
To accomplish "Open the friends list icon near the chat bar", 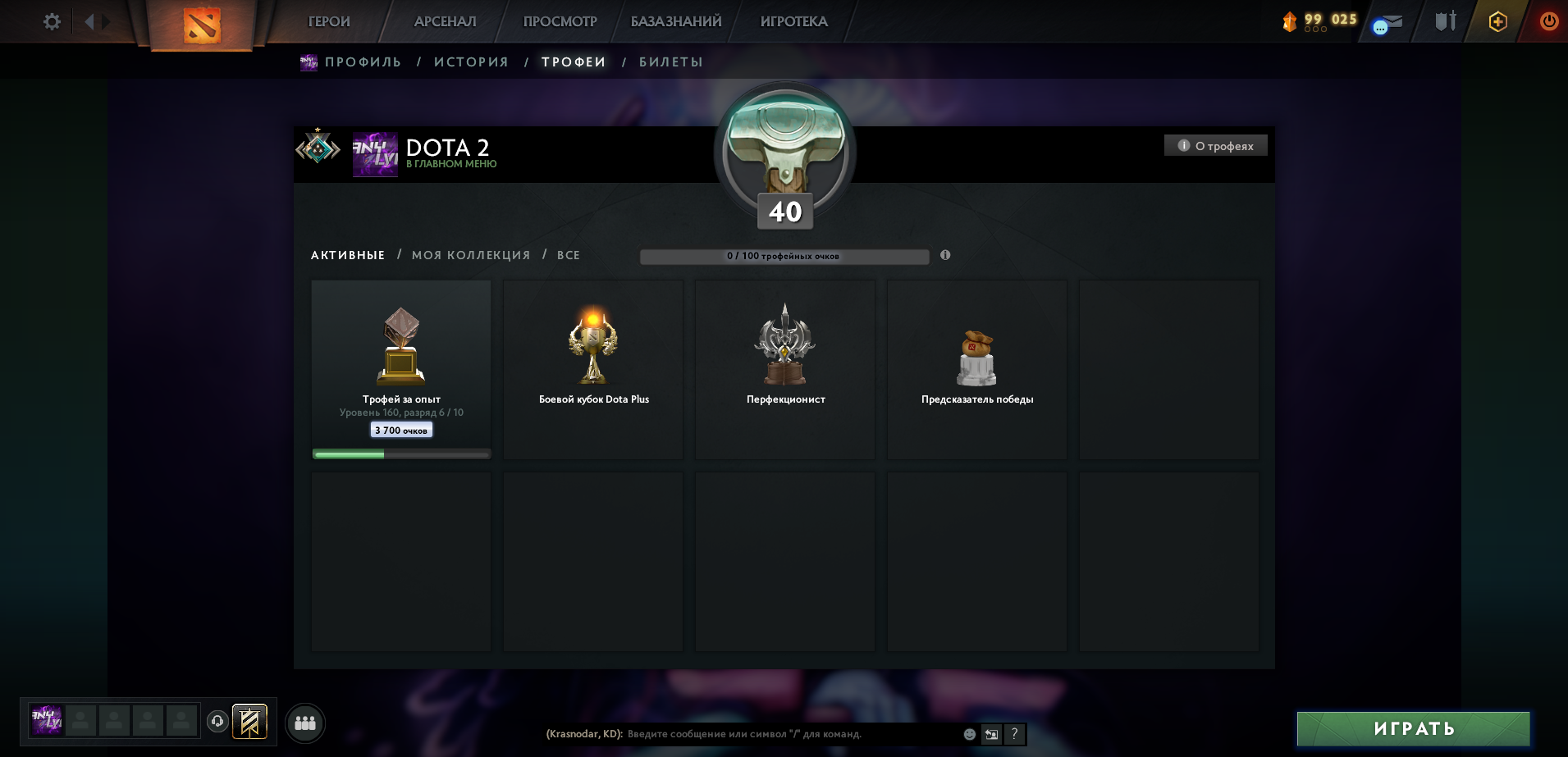I will click(x=306, y=723).
